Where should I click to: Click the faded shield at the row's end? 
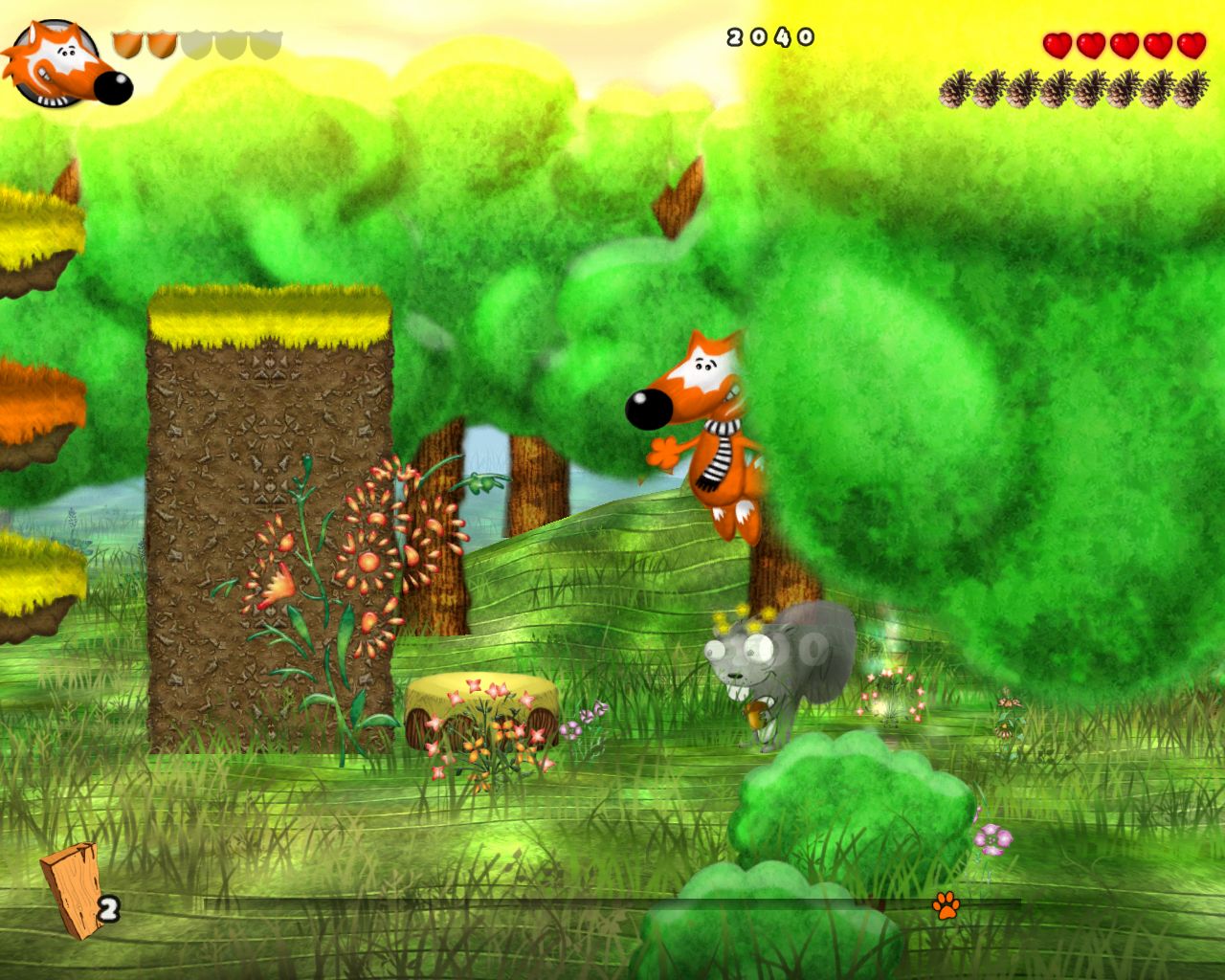[264, 43]
